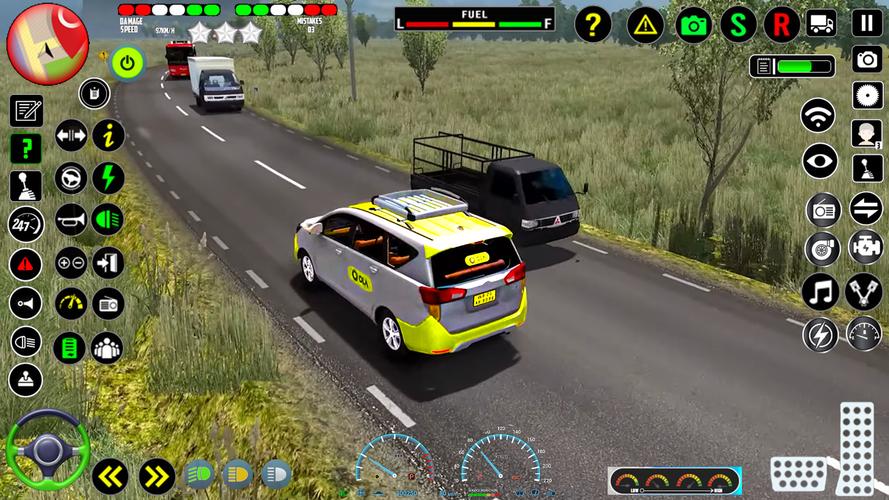The image size is (889, 500).
Task: Change view with the eye icon
Action: pos(819,160)
